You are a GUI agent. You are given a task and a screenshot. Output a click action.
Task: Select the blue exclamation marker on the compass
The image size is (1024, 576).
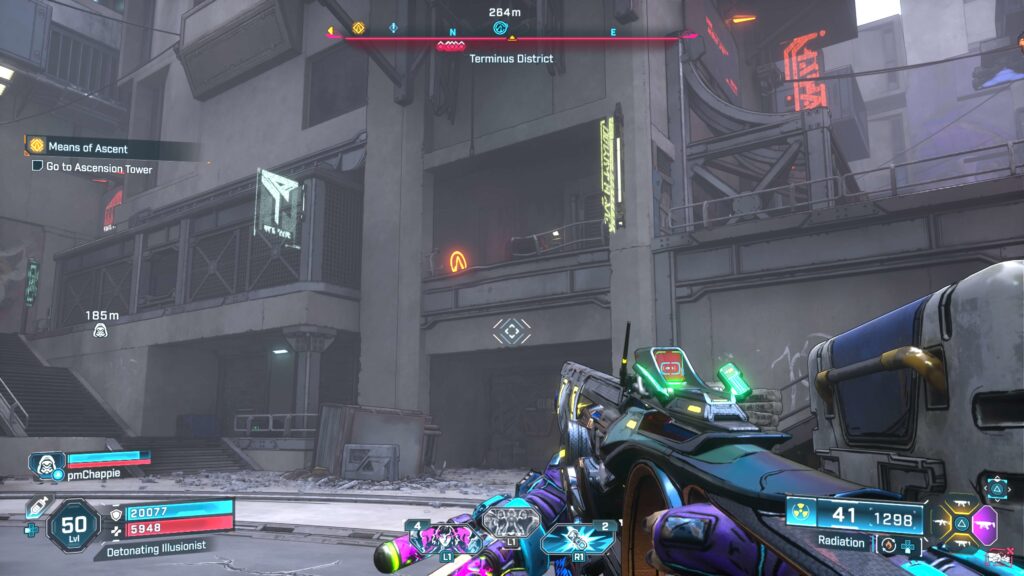coord(393,28)
